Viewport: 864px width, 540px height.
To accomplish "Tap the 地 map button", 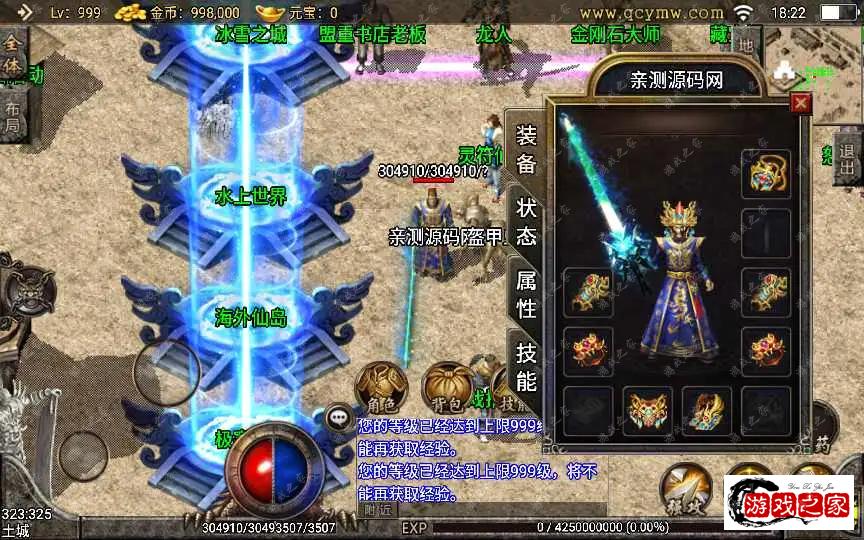I will pos(745,45).
